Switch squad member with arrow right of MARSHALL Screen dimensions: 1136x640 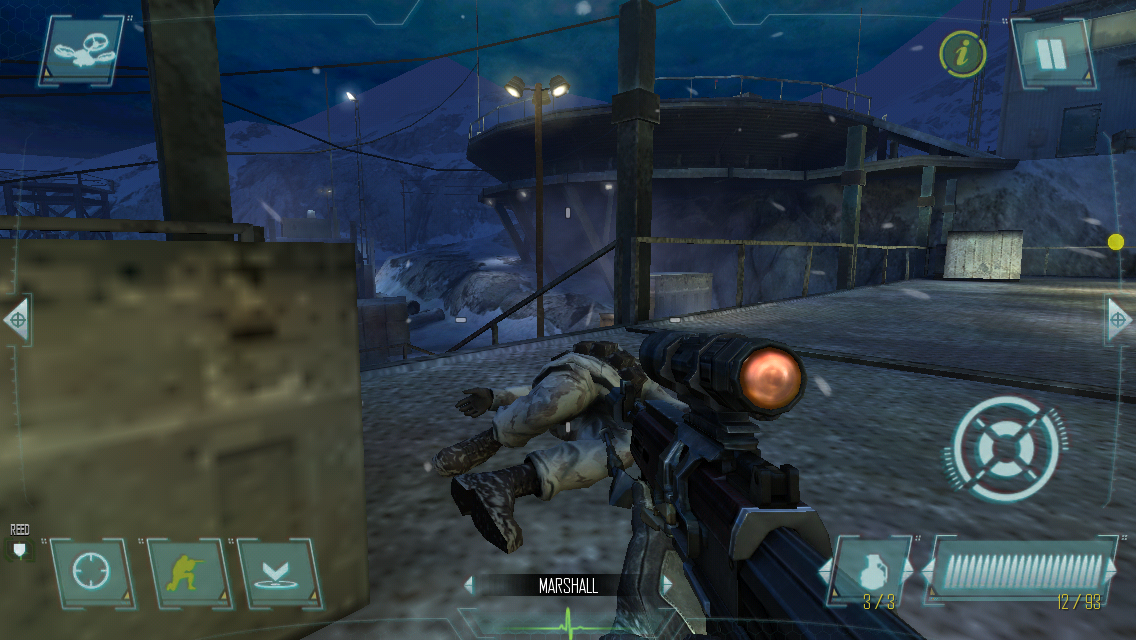[666, 586]
